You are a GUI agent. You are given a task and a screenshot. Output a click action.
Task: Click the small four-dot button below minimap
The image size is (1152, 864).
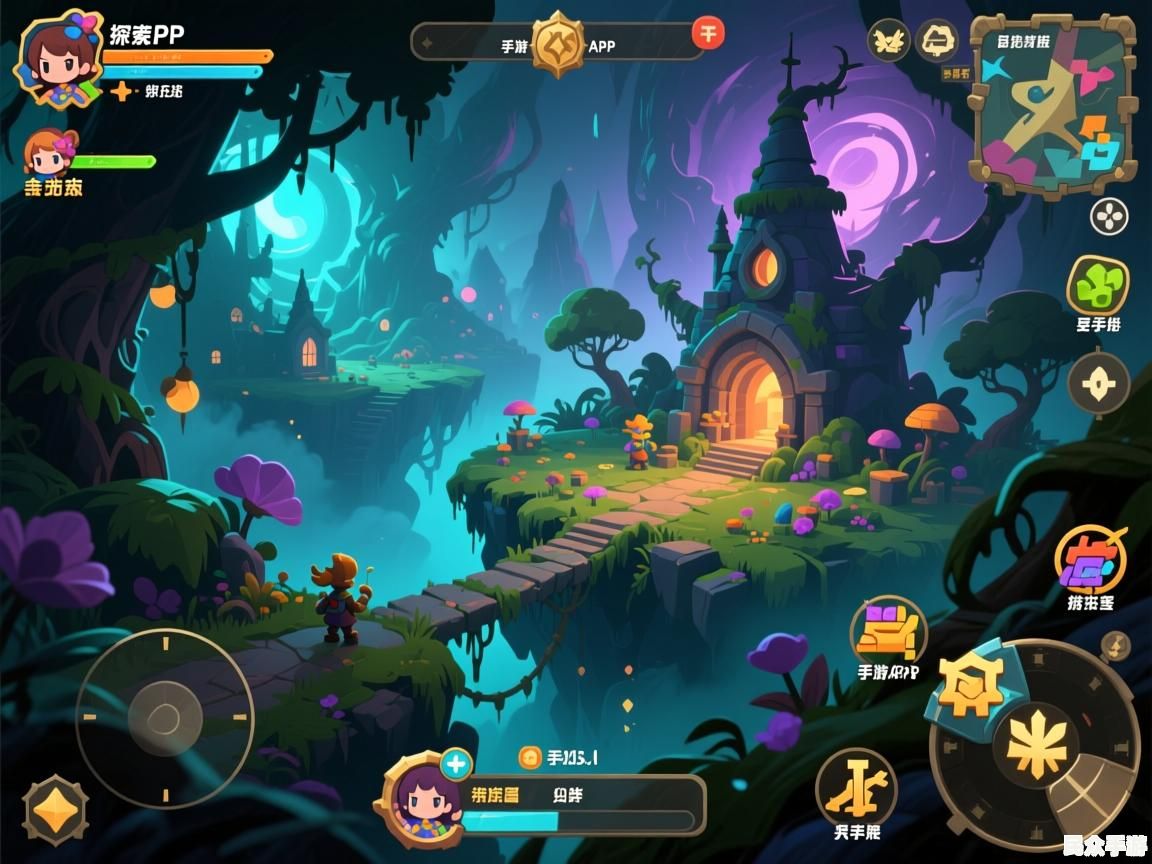point(1108,216)
